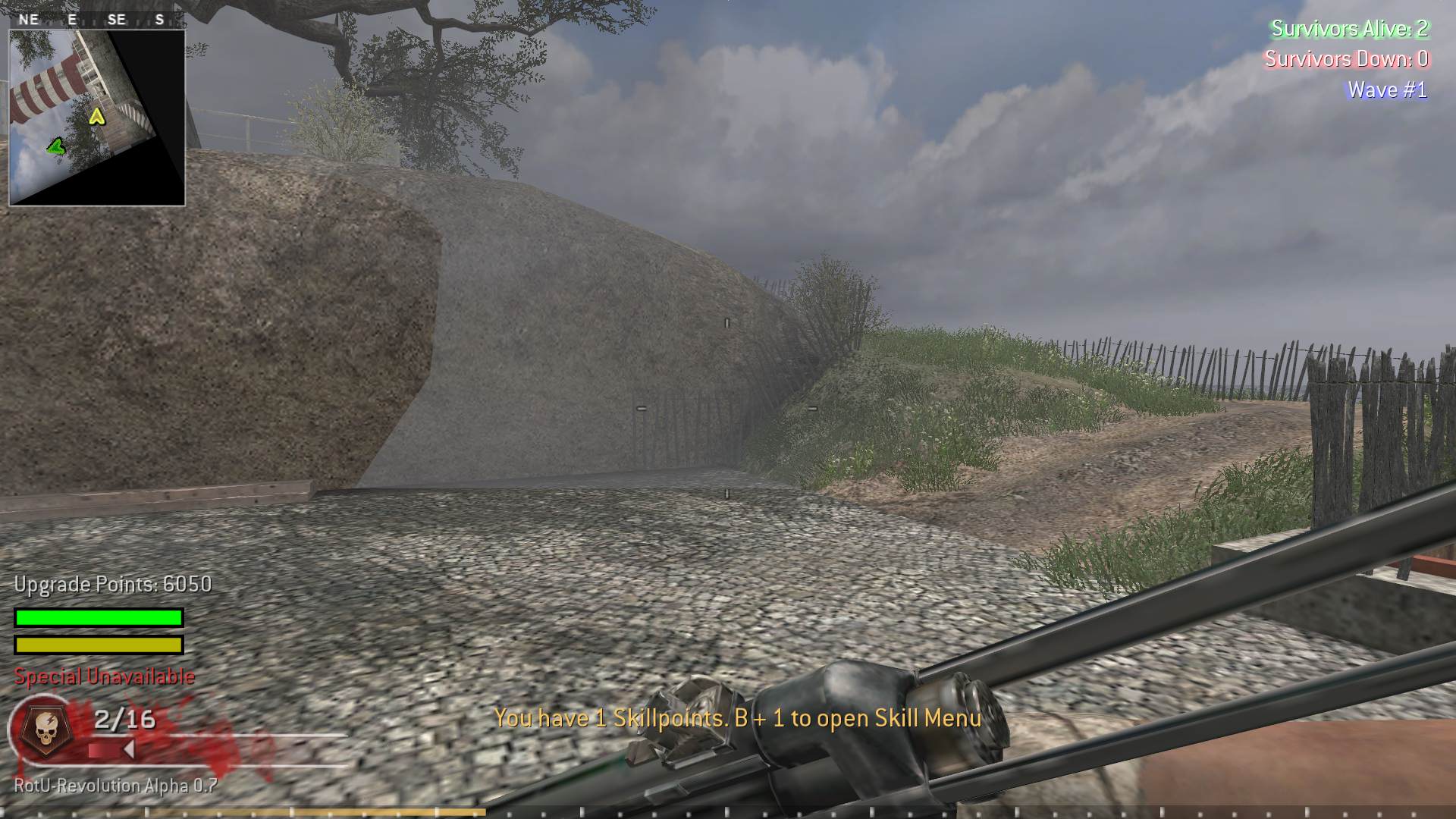Image resolution: width=1456 pixels, height=819 pixels.
Task: Expand the Wave #1 status readout
Action: (x=1385, y=89)
